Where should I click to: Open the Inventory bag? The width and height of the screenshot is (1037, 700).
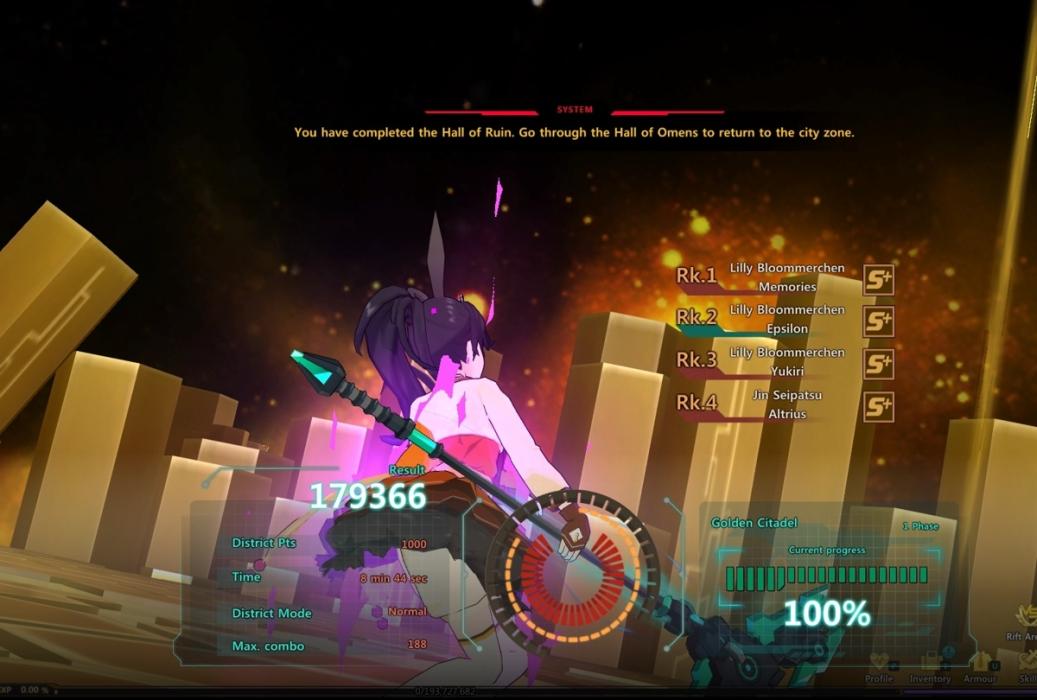(930, 664)
